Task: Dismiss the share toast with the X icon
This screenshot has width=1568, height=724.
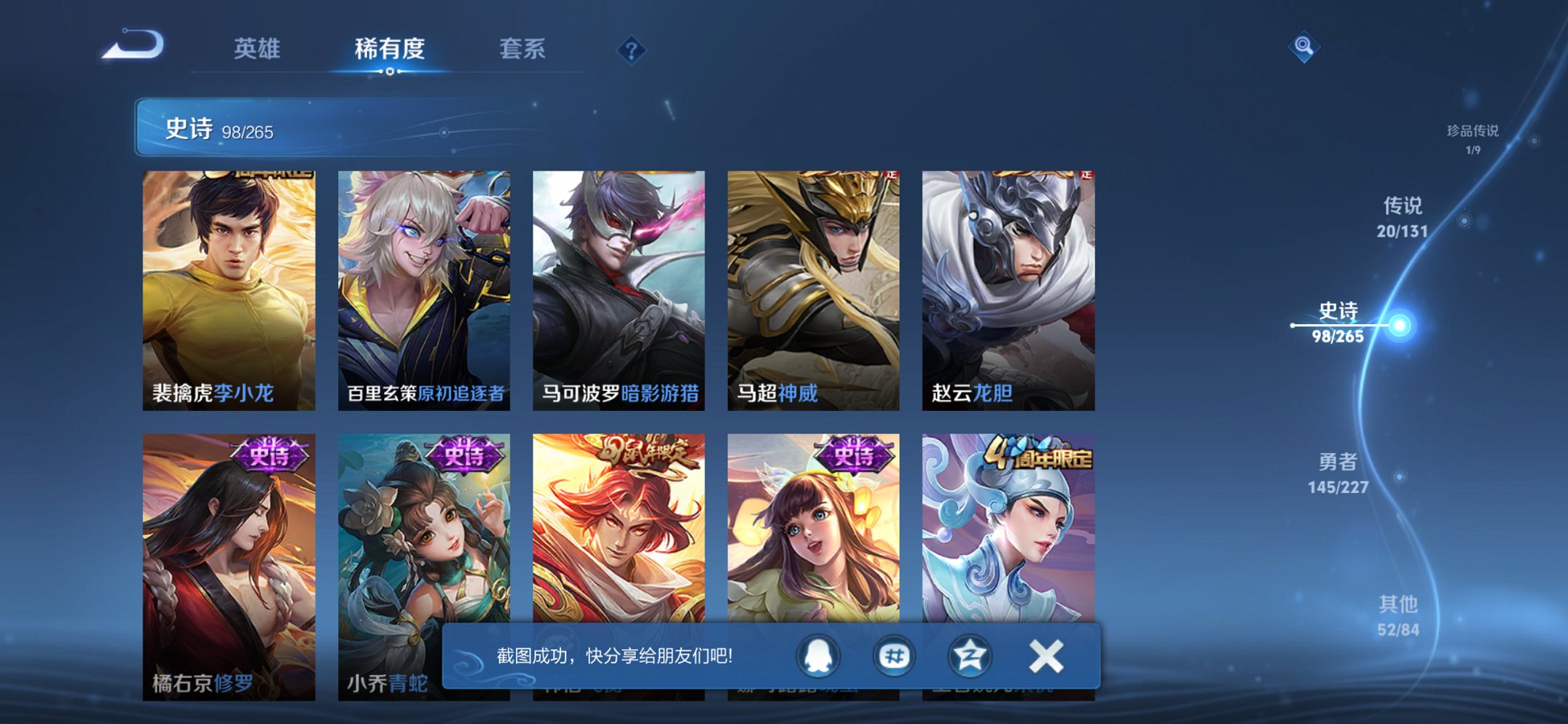Action: point(1043,655)
